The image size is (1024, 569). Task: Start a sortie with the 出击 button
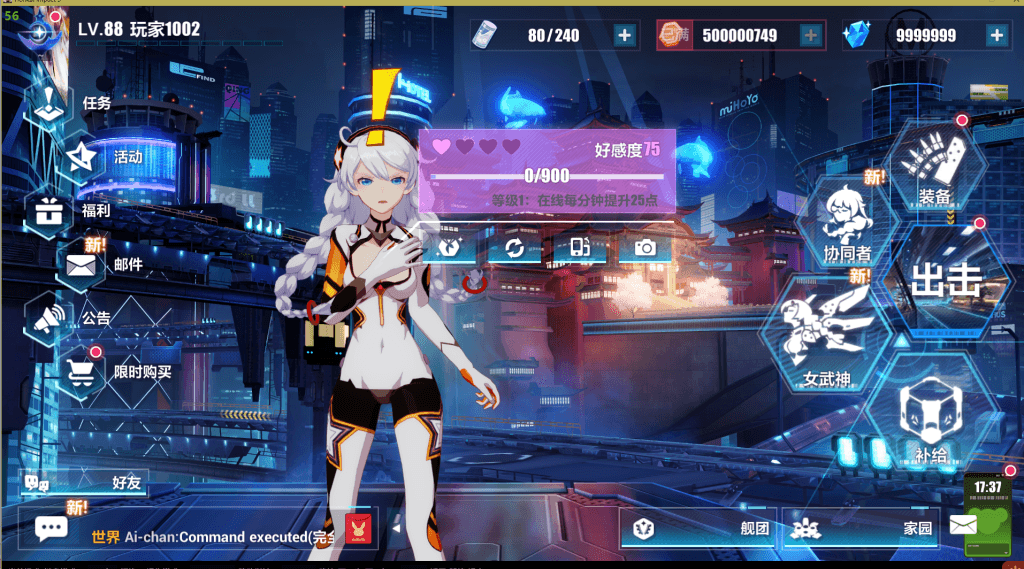point(945,280)
